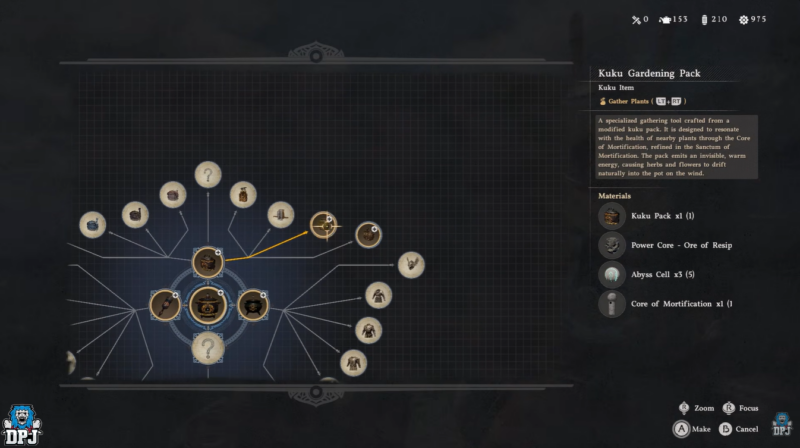Select the winged helmet node
This screenshot has width=800, height=448.
point(411,263)
